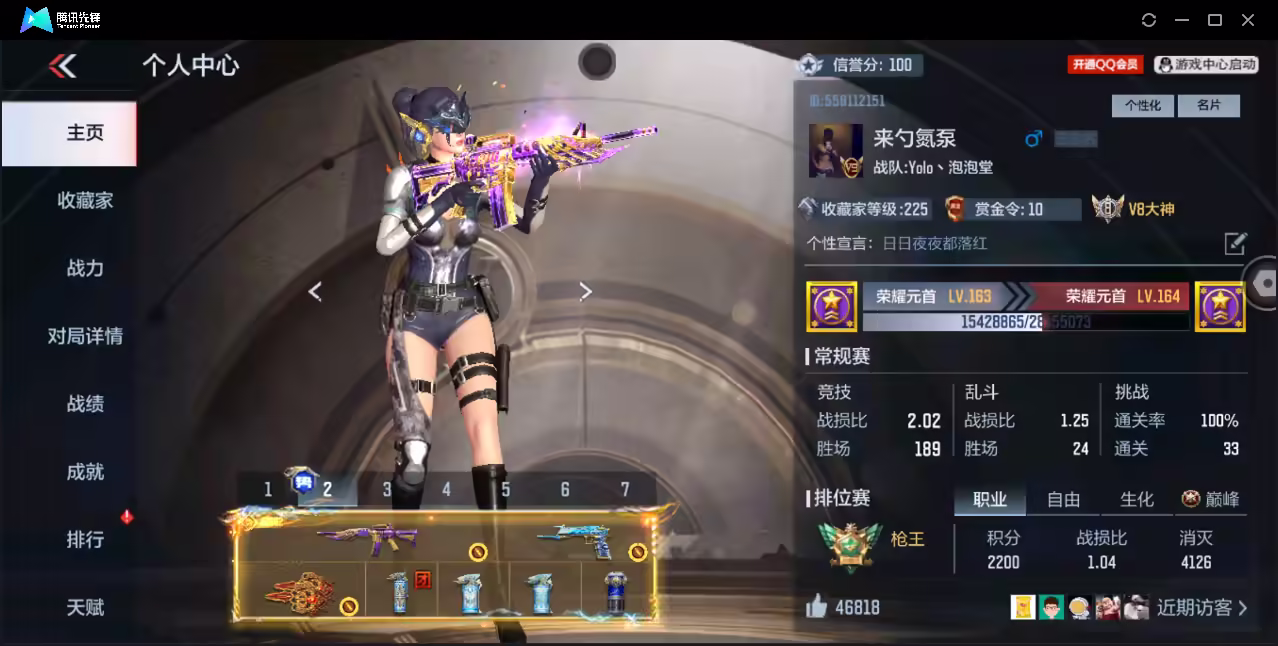Go back using the red arrow button
Image resolution: width=1278 pixels, height=646 pixels.
62,66
